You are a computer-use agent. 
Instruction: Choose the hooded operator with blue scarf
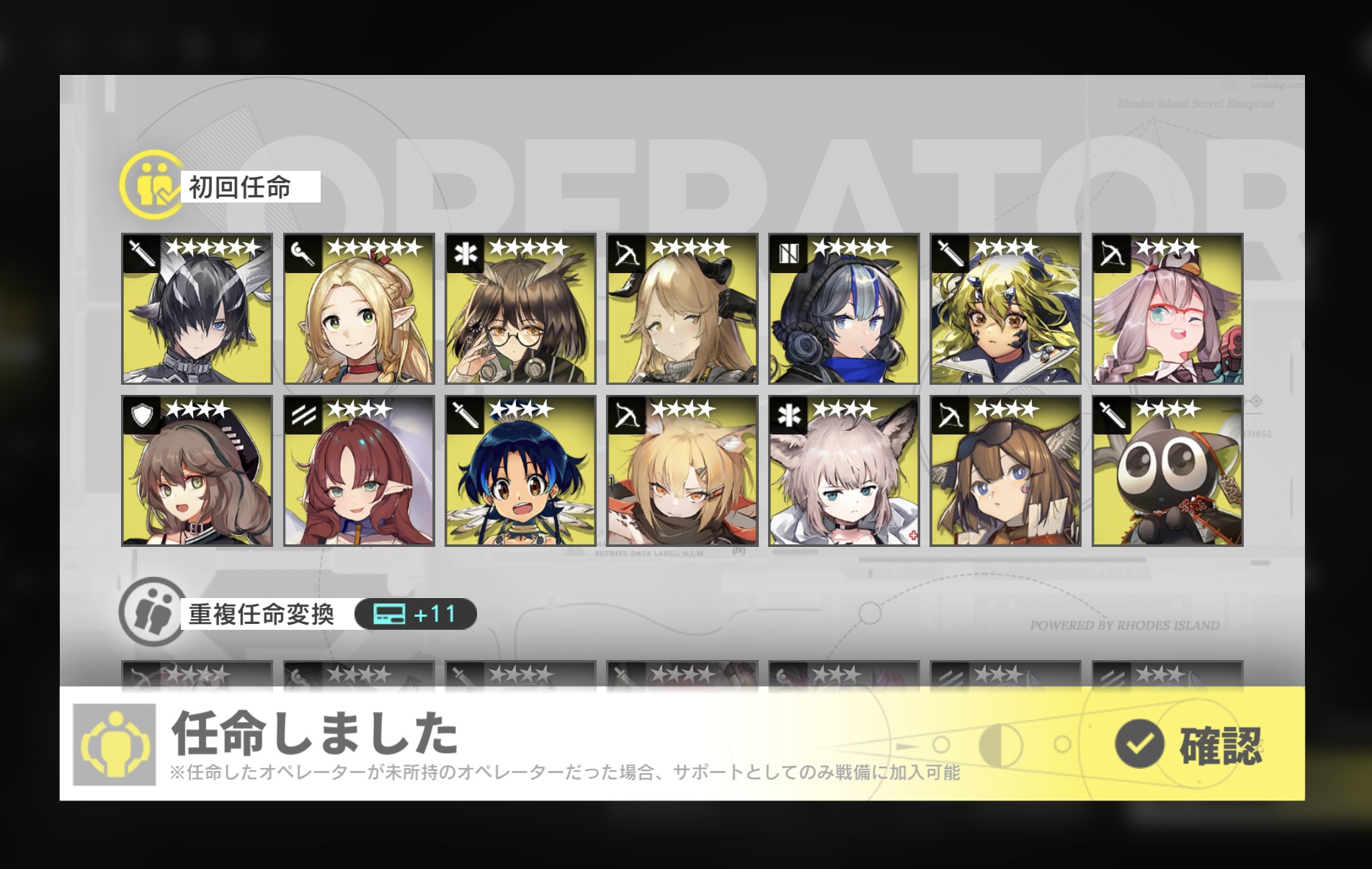pos(844,308)
